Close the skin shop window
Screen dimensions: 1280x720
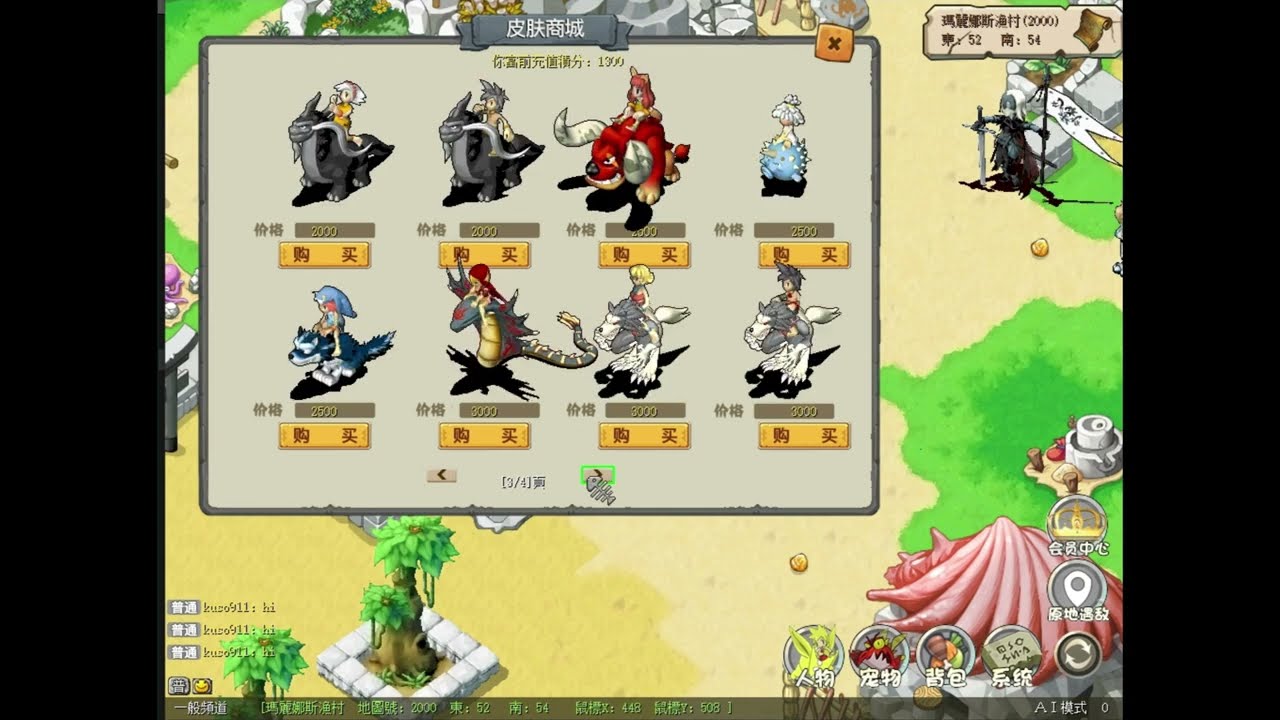point(834,43)
